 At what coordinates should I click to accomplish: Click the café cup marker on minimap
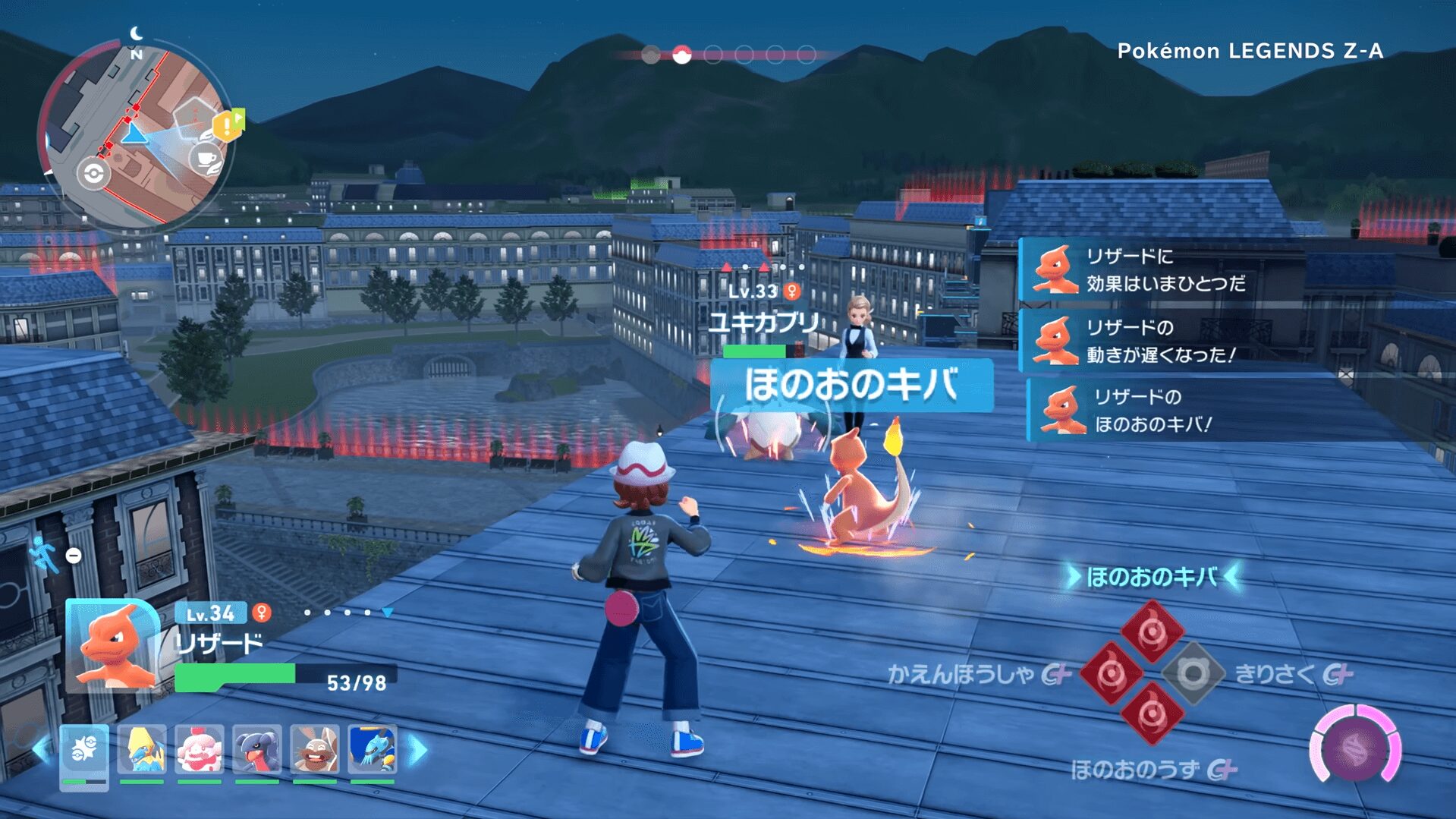pyautogui.click(x=206, y=161)
